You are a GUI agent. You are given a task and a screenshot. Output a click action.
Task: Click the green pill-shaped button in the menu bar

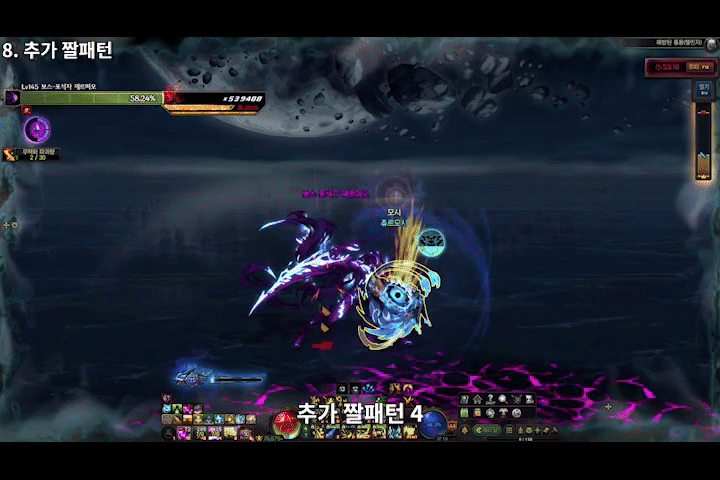click(x=488, y=429)
